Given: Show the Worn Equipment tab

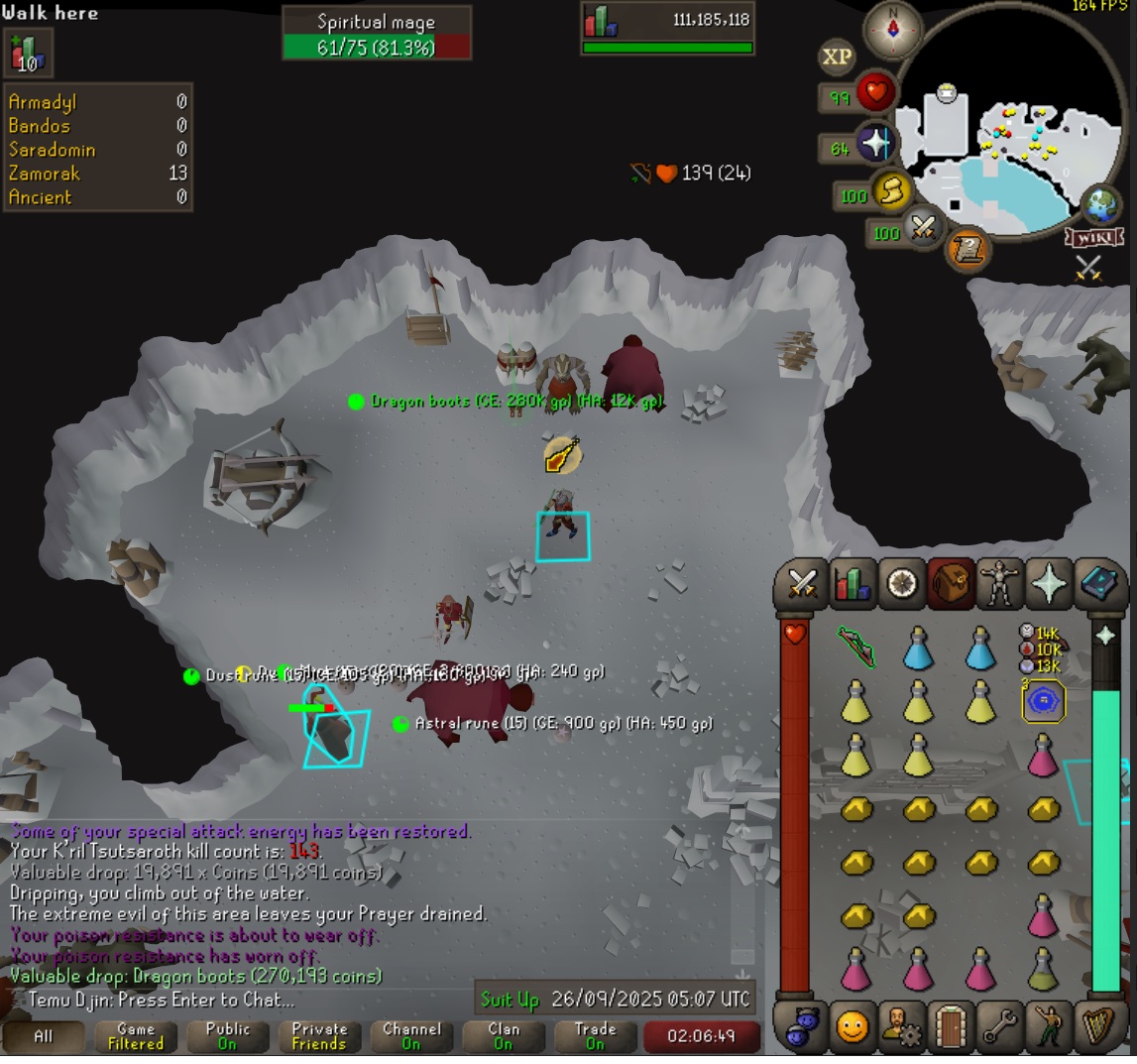Looking at the screenshot, I should pos(999,584).
